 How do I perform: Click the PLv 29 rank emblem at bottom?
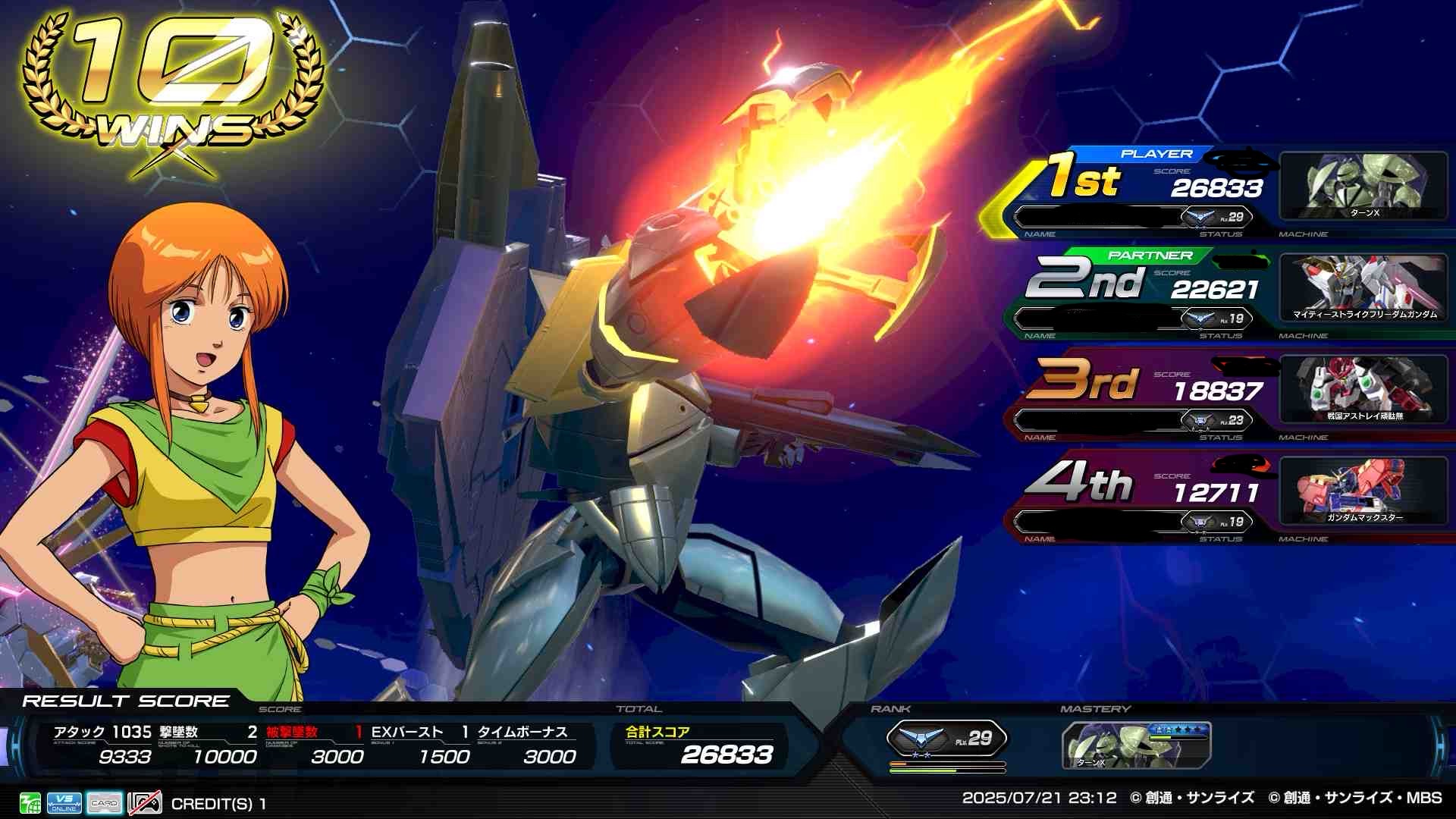[946, 738]
